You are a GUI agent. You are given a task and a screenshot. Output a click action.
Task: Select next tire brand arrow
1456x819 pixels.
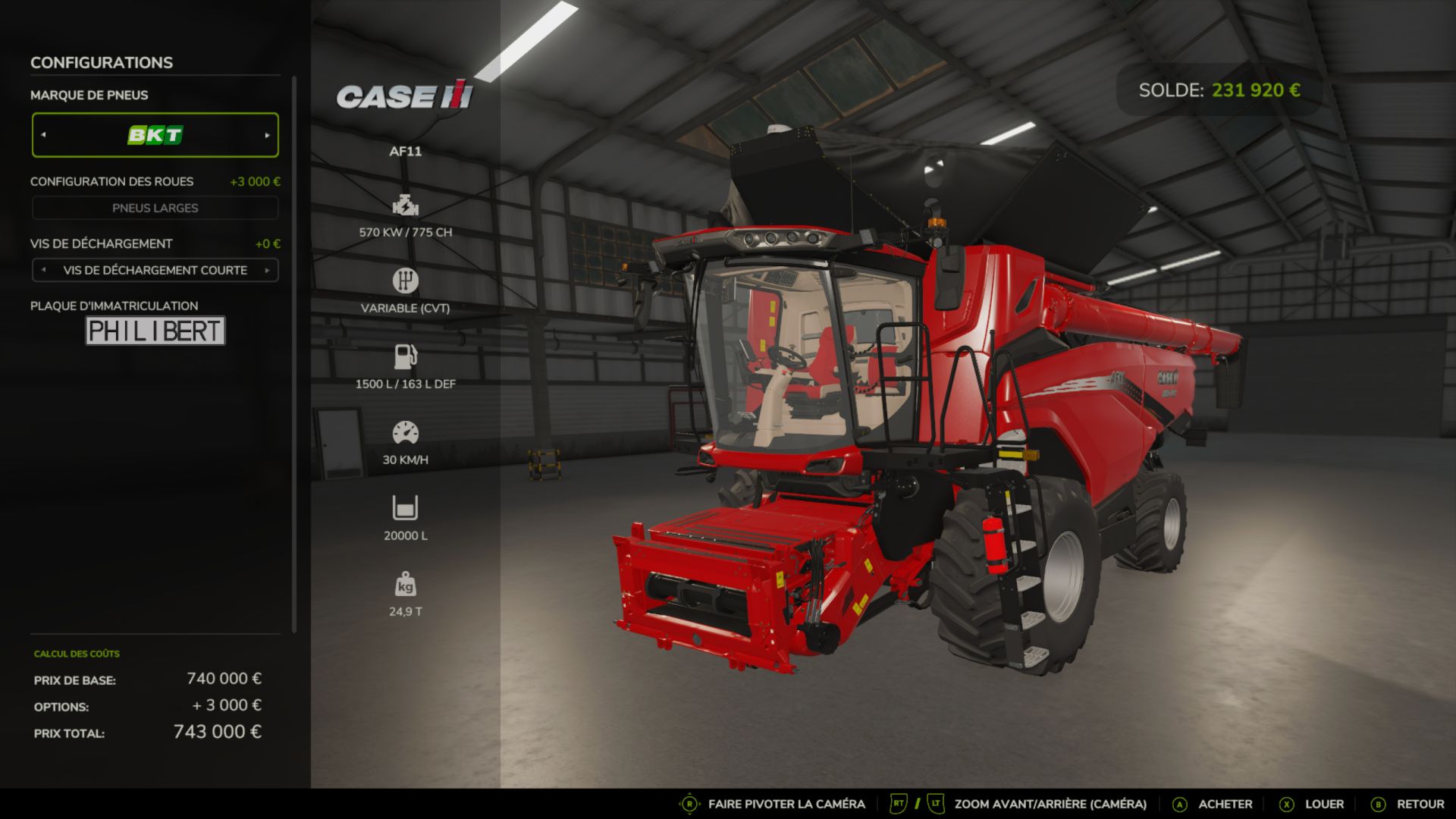[267, 135]
